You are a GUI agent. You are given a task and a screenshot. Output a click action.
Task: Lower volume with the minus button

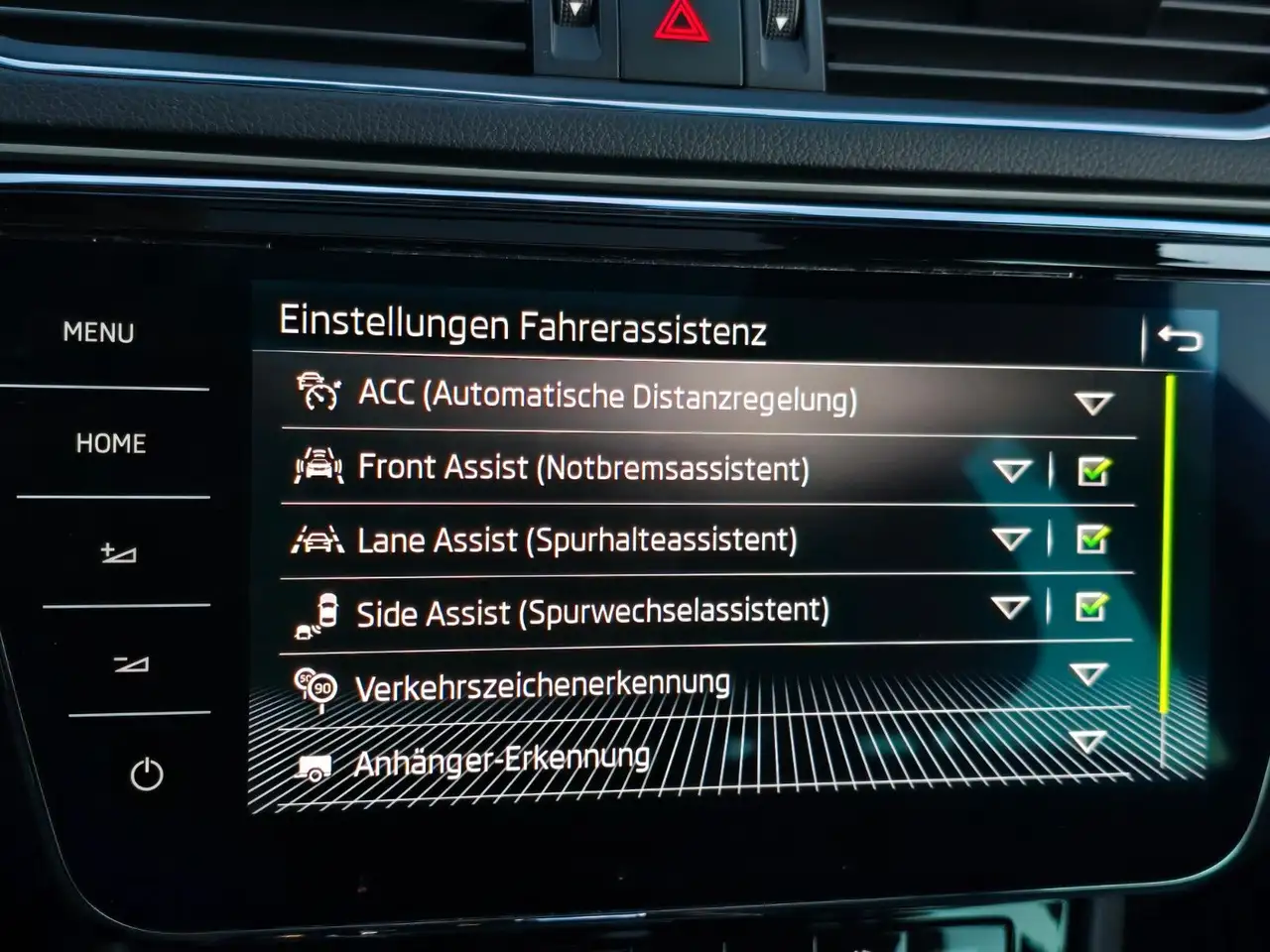point(131,663)
